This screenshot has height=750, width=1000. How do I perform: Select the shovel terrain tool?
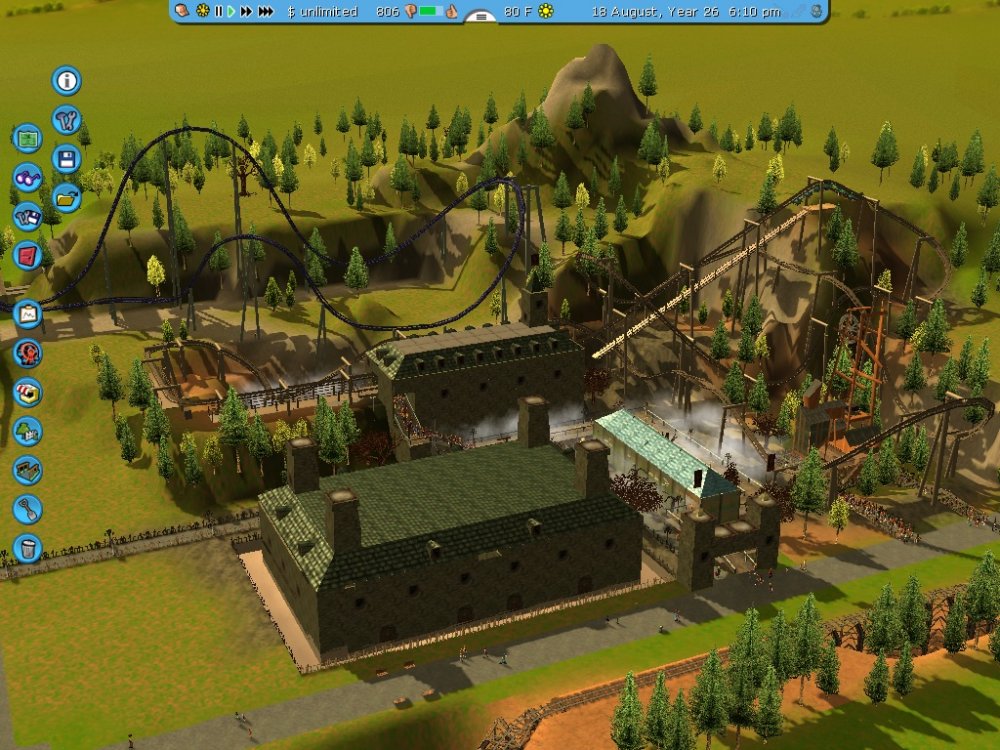[x=27, y=509]
